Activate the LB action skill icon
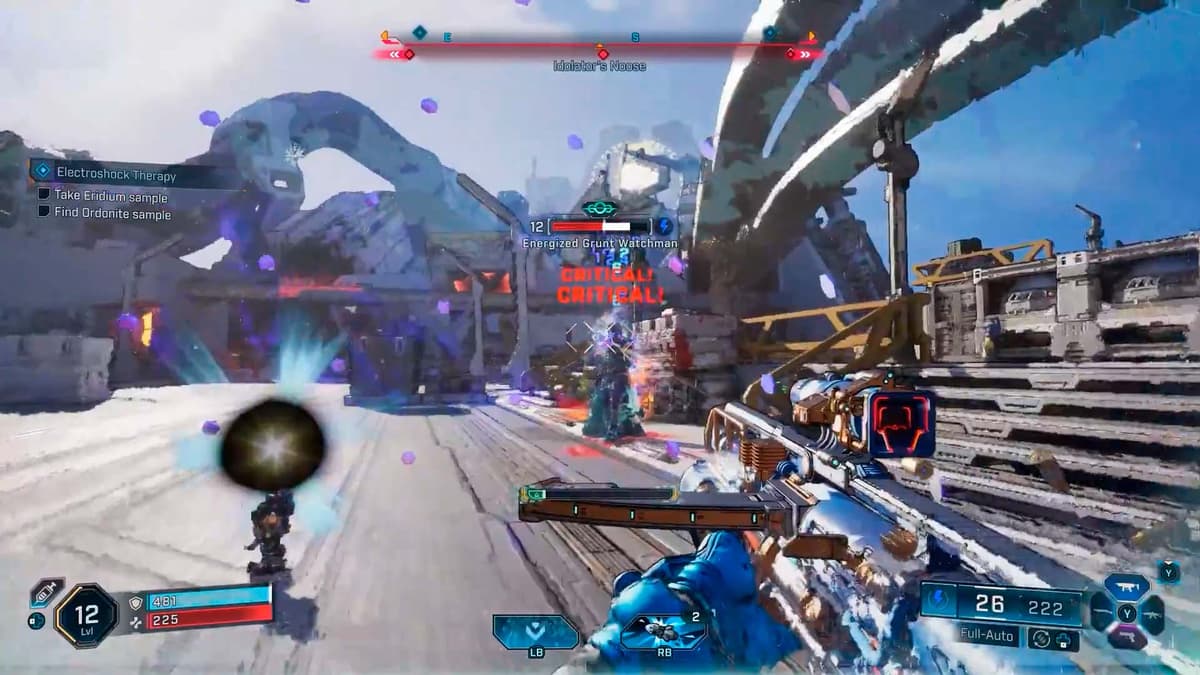 point(535,632)
